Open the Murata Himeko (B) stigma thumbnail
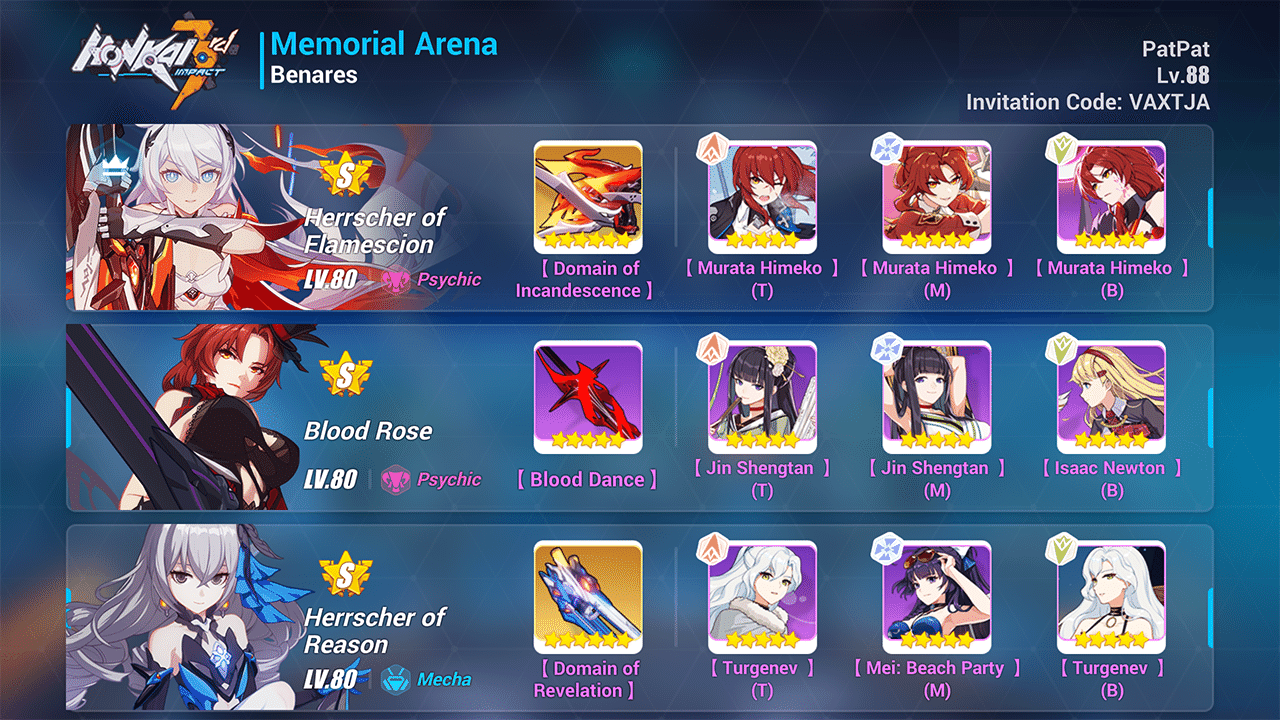 pyautogui.click(x=1112, y=197)
